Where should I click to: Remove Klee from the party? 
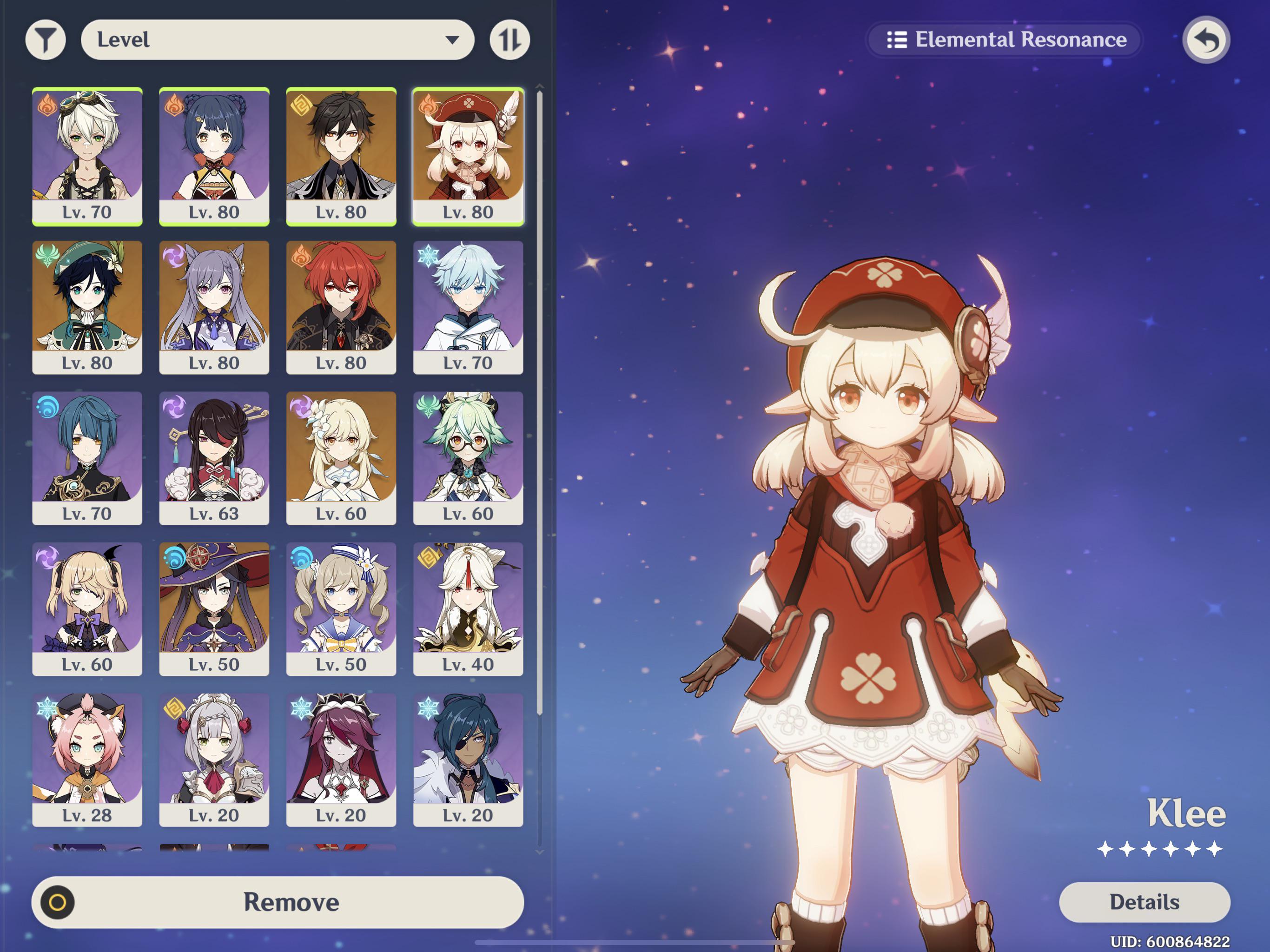tap(278, 902)
